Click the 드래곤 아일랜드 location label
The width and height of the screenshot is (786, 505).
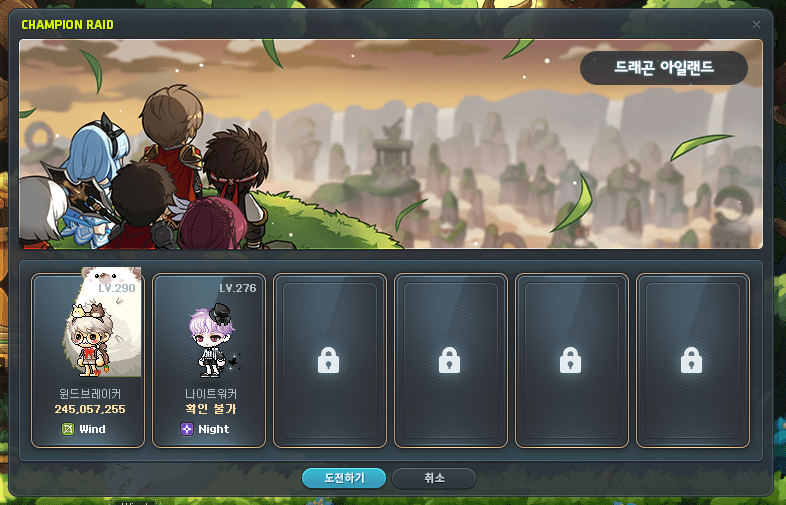(x=664, y=68)
